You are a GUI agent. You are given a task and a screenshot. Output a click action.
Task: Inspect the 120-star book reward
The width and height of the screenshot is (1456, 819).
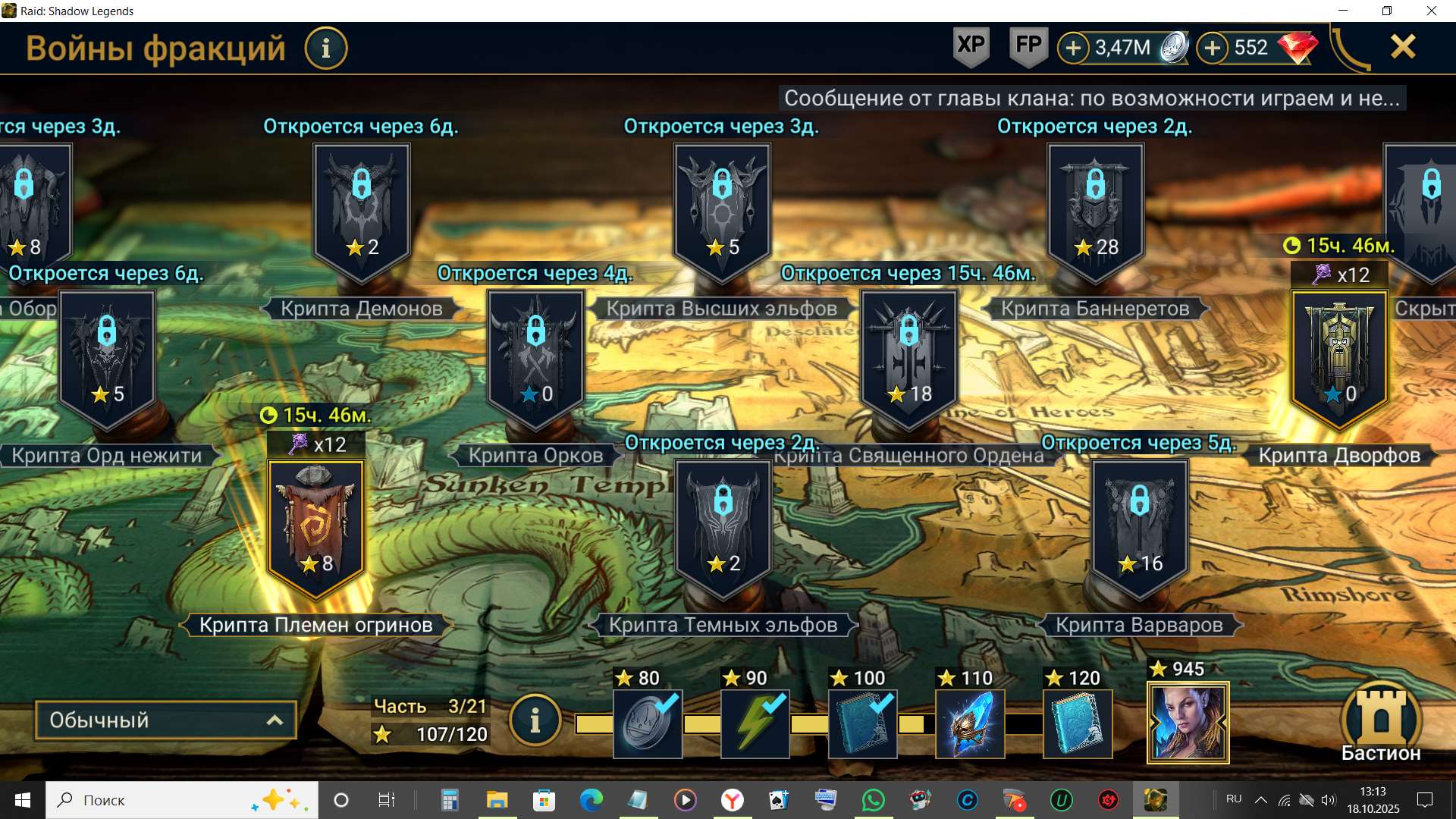coord(1078,723)
